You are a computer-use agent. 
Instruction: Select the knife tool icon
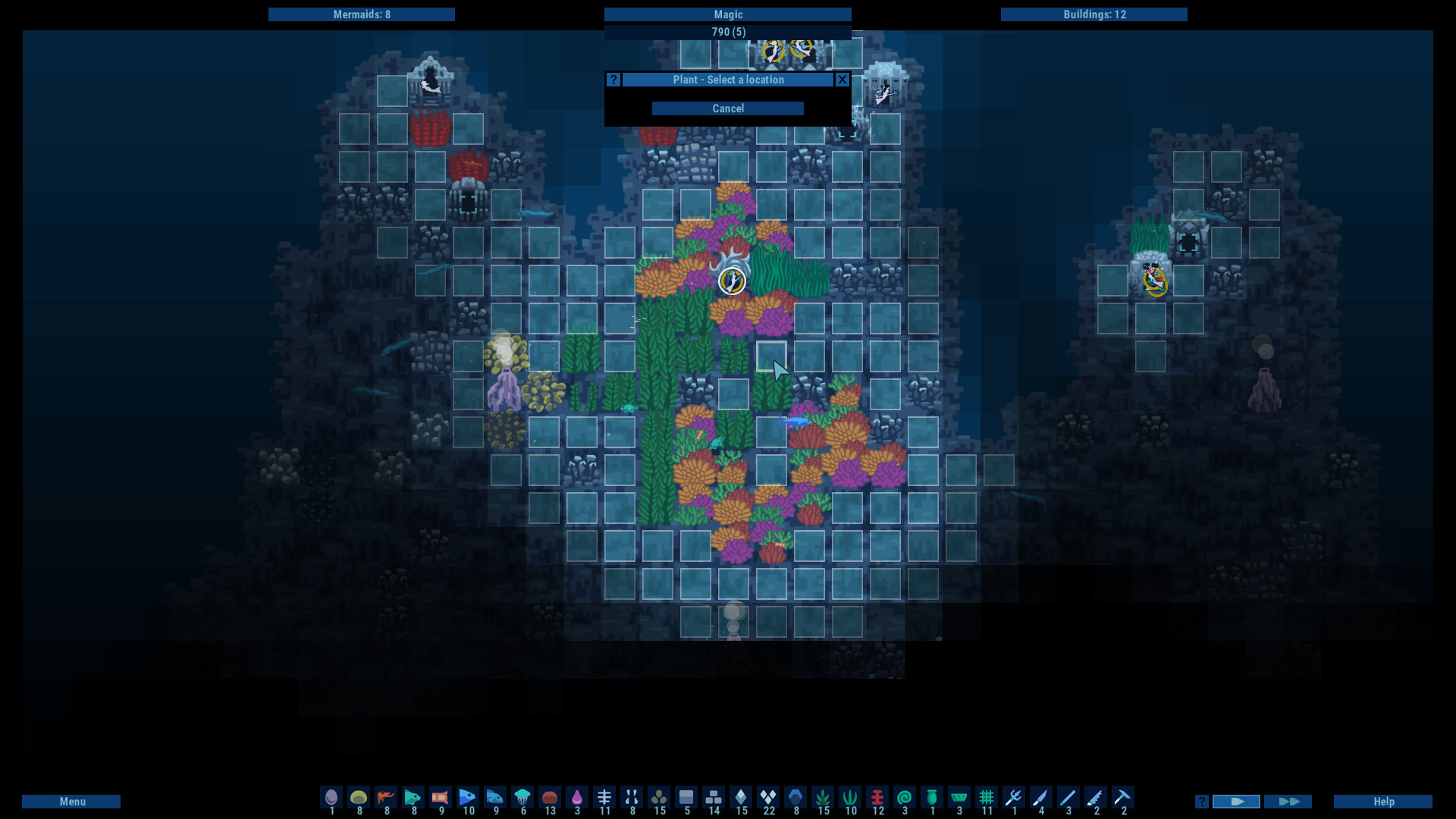click(x=1042, y=799)
